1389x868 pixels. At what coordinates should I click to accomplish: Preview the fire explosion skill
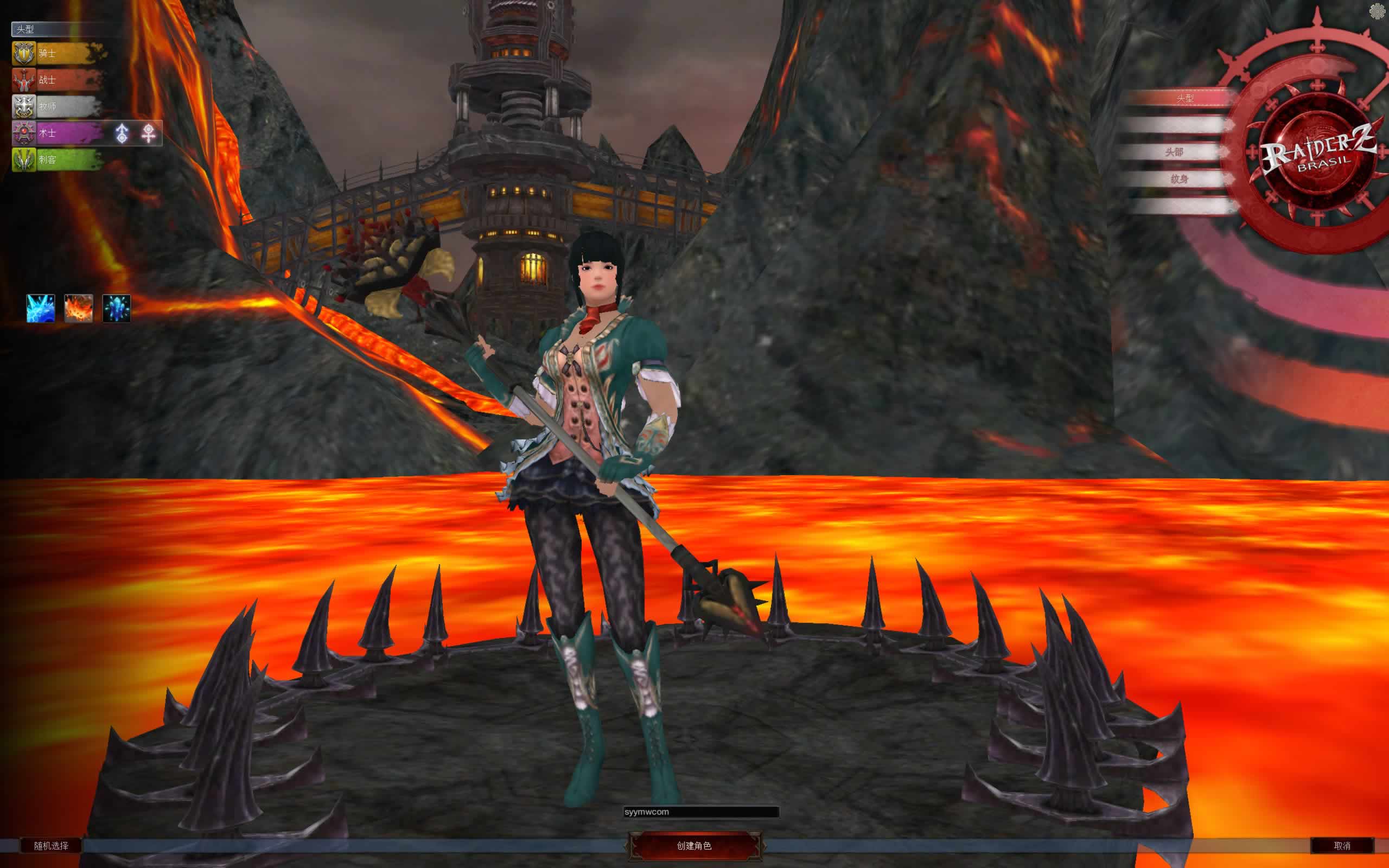pos(79,308)
